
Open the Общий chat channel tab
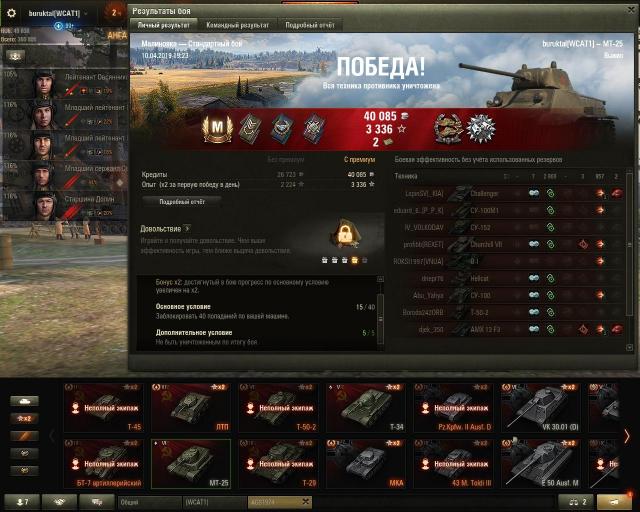[148, 501]
